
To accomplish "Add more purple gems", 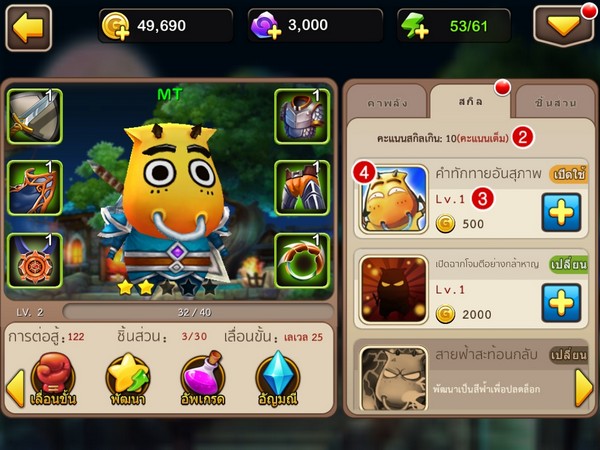I will click(268, 28).
